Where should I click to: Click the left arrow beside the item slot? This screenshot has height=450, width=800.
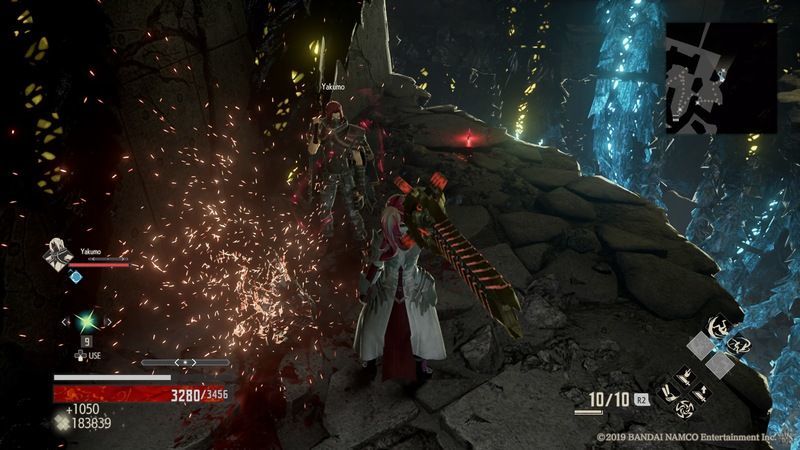pos(65,321)
